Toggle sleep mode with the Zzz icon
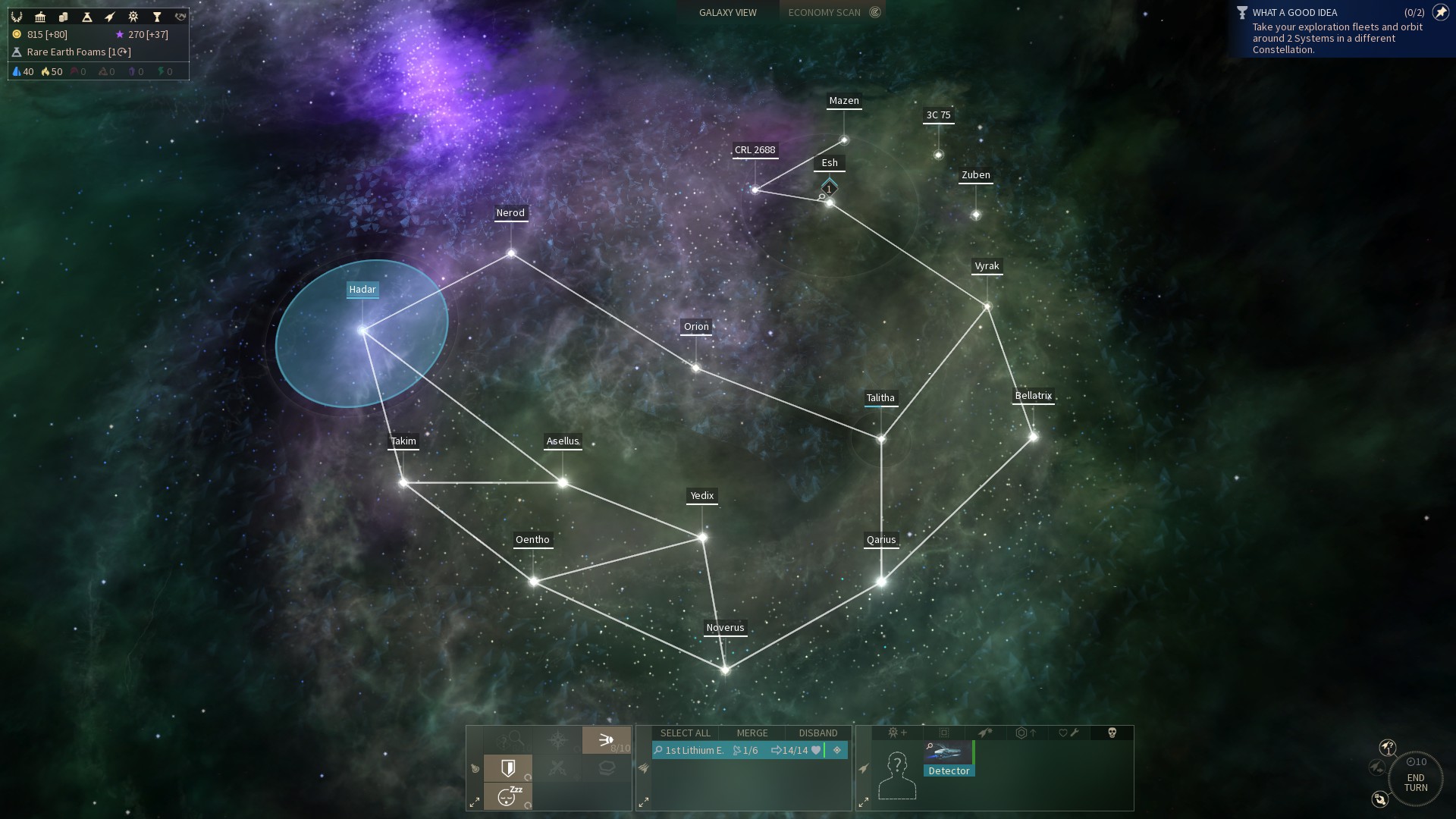 [507, 796]
